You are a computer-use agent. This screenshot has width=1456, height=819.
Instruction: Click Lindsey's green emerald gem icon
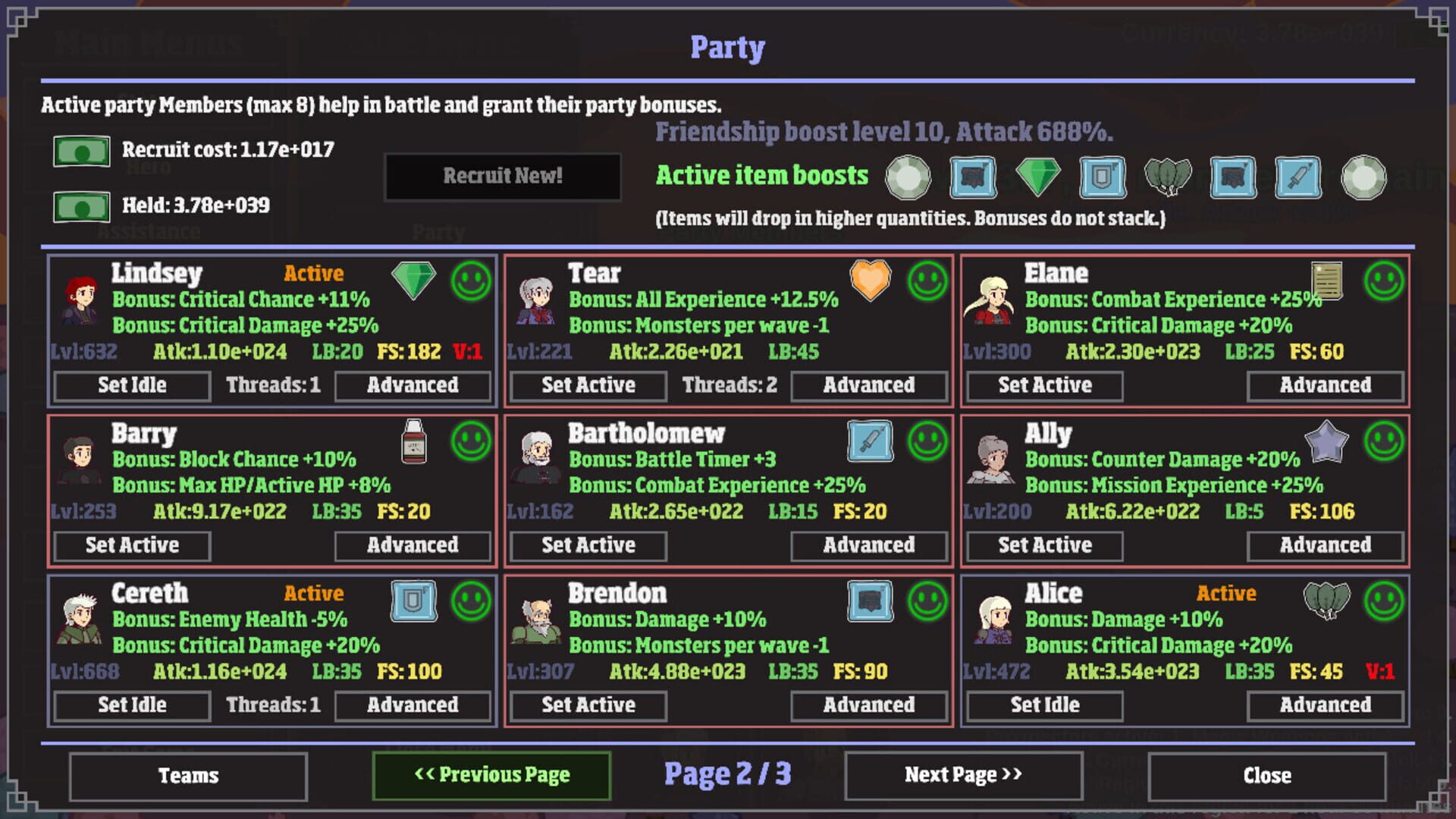click(x=412, y=281)
